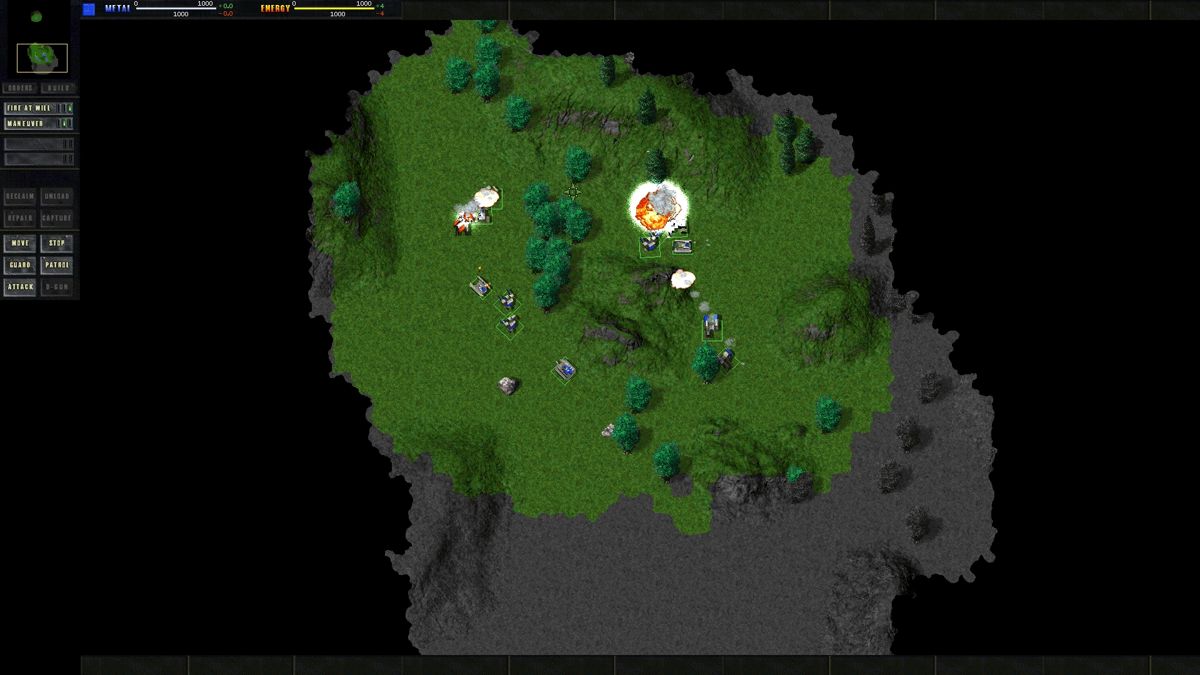Choose the Repair command

click(20, 218)
